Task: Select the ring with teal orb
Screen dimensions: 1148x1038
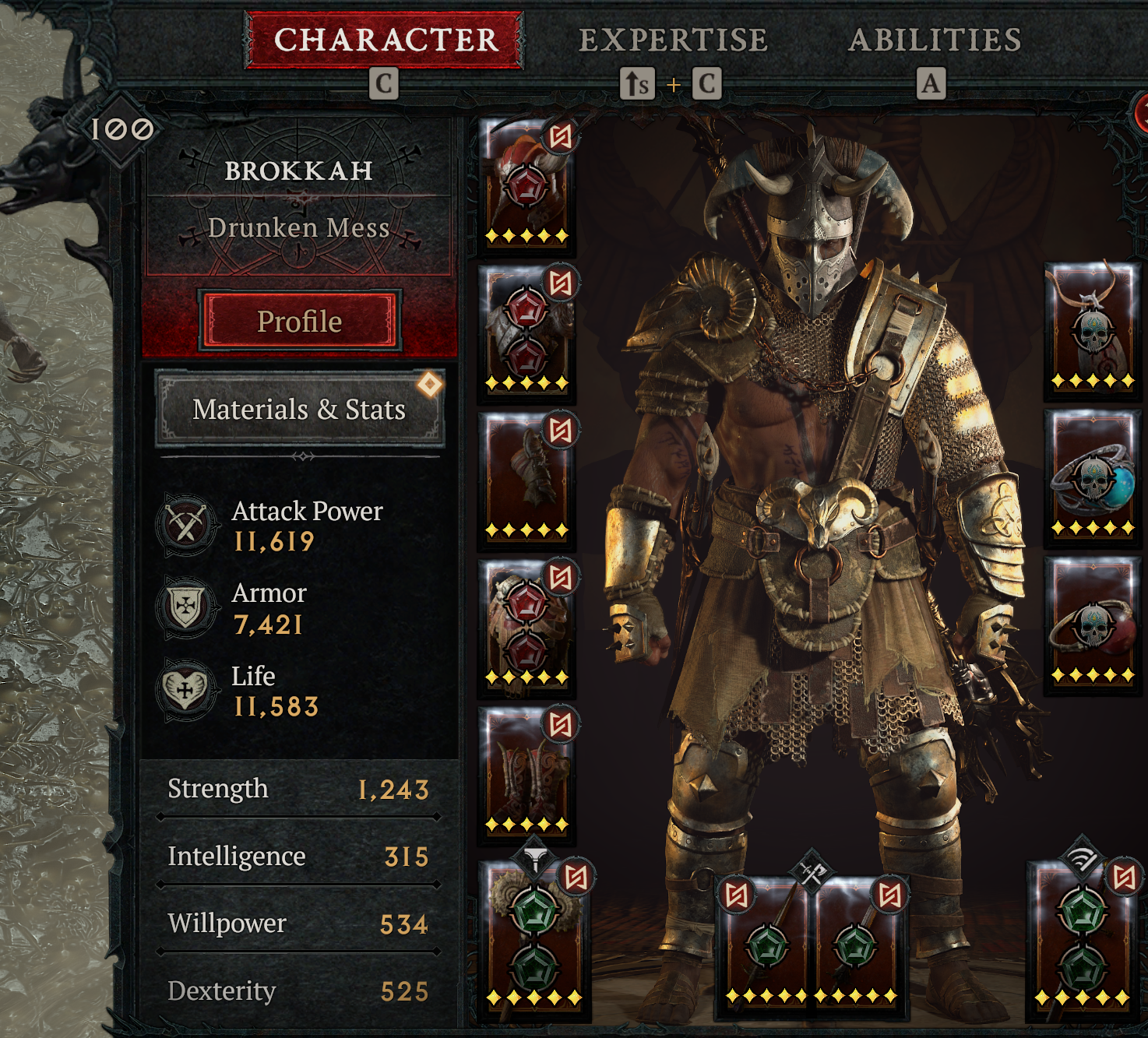Action: (1092, 477)
